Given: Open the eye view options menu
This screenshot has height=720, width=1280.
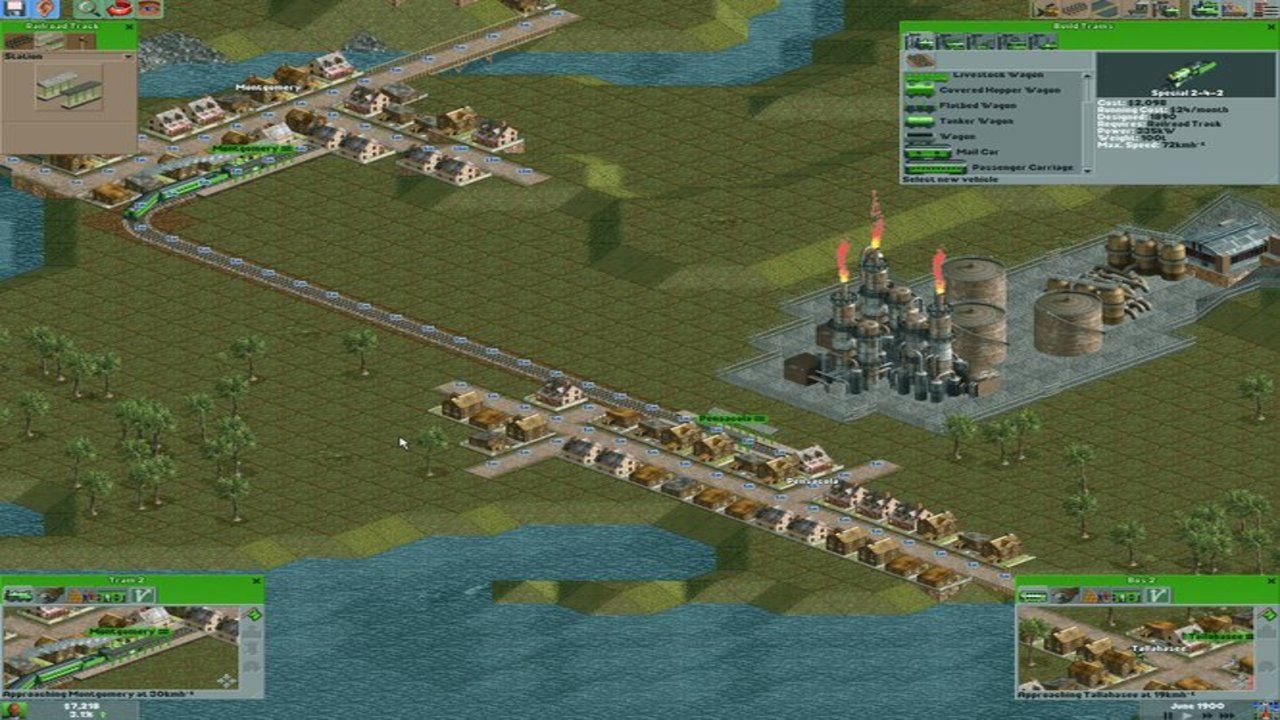Looking at the screenshot, I should pos(148,8).
